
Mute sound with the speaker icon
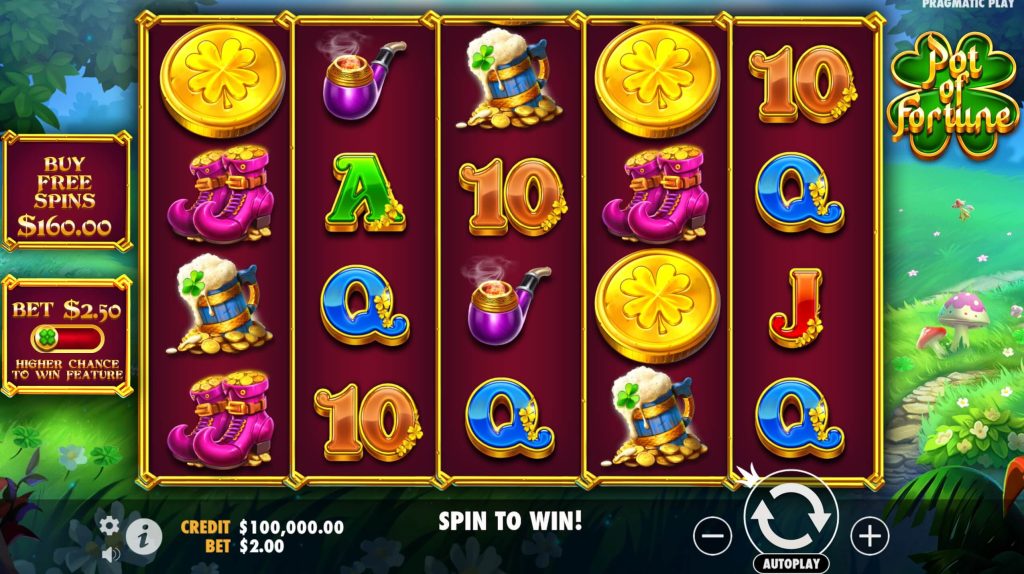[x=110, y=553]
